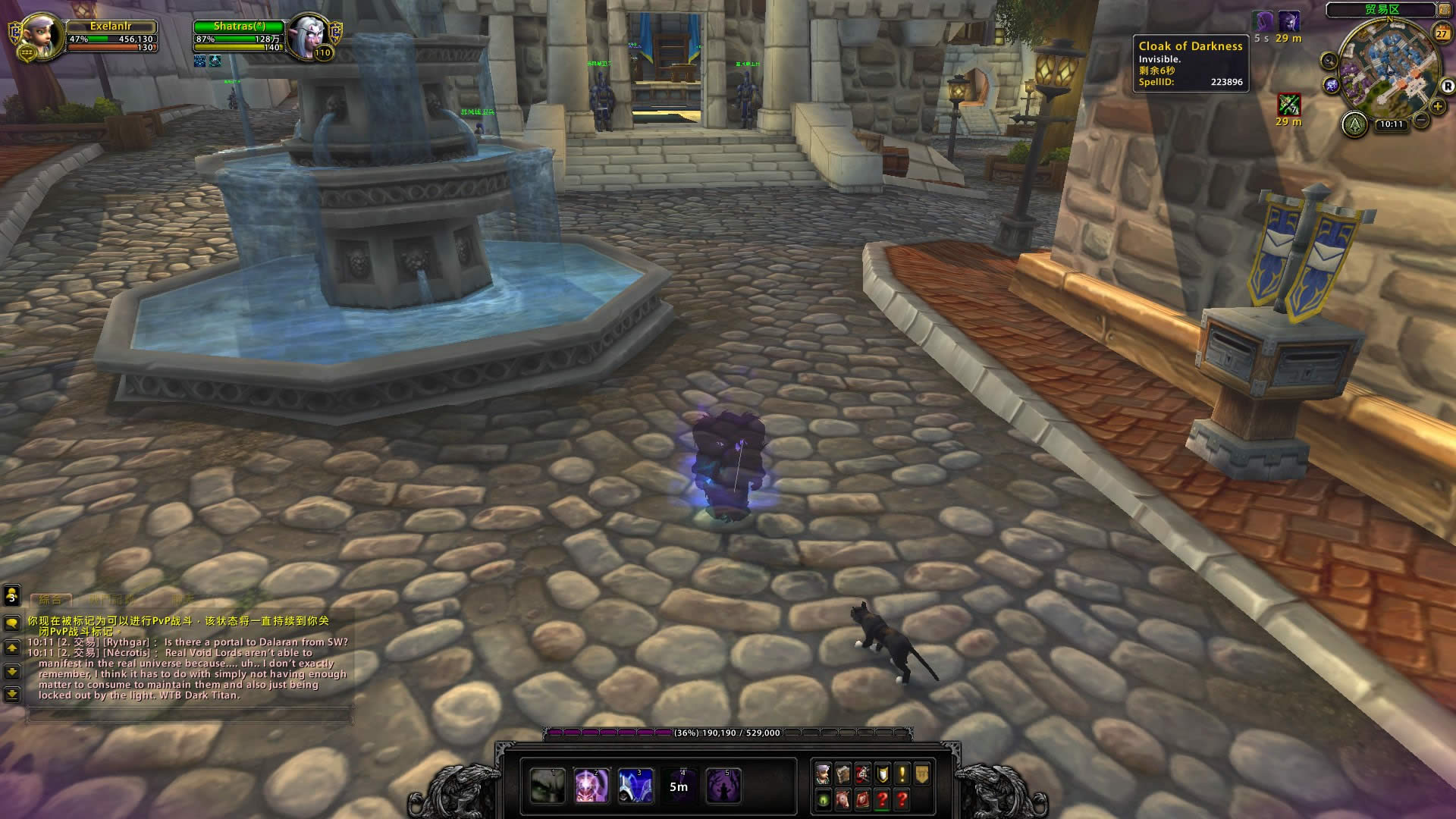Zoom in the minimap with plus button
This screenshot has width=1456, height=819.
(1437, 107)
